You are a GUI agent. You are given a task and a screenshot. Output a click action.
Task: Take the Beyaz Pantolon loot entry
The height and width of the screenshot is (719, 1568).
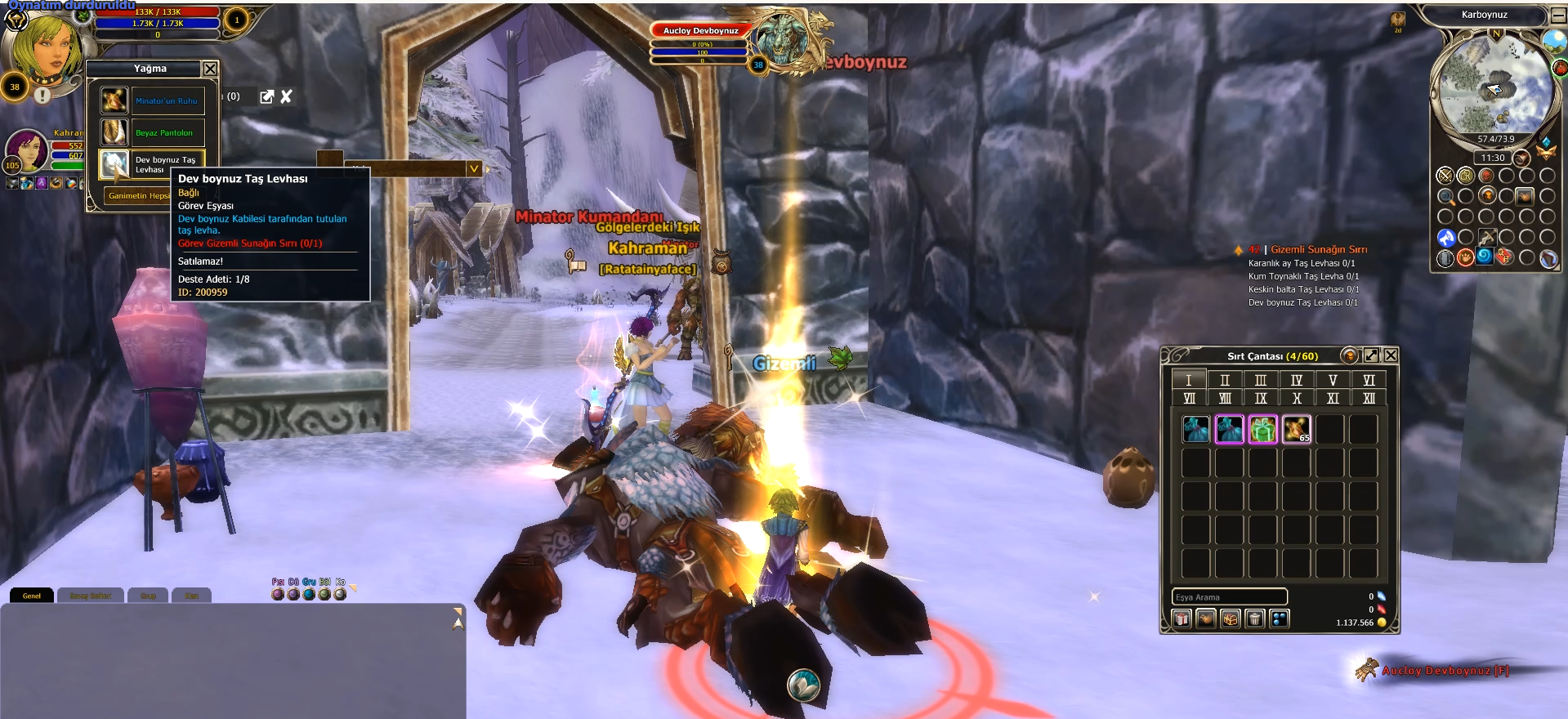coord(164,132)
